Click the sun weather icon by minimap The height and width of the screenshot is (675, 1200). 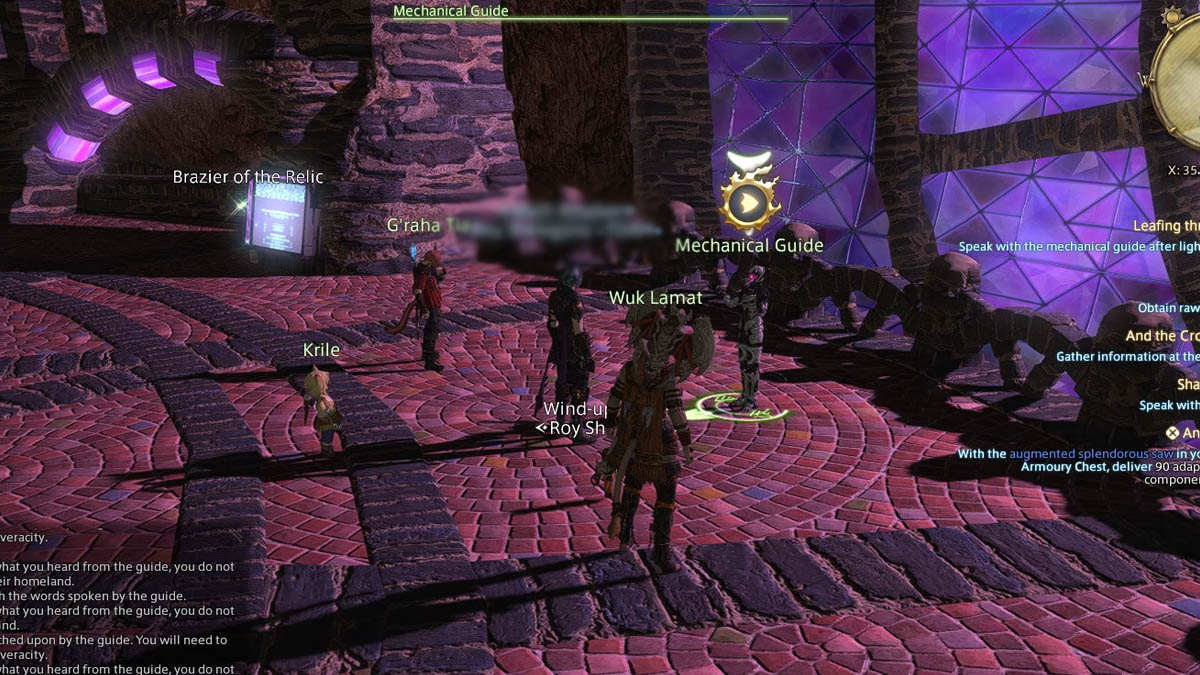point(1171,17)
